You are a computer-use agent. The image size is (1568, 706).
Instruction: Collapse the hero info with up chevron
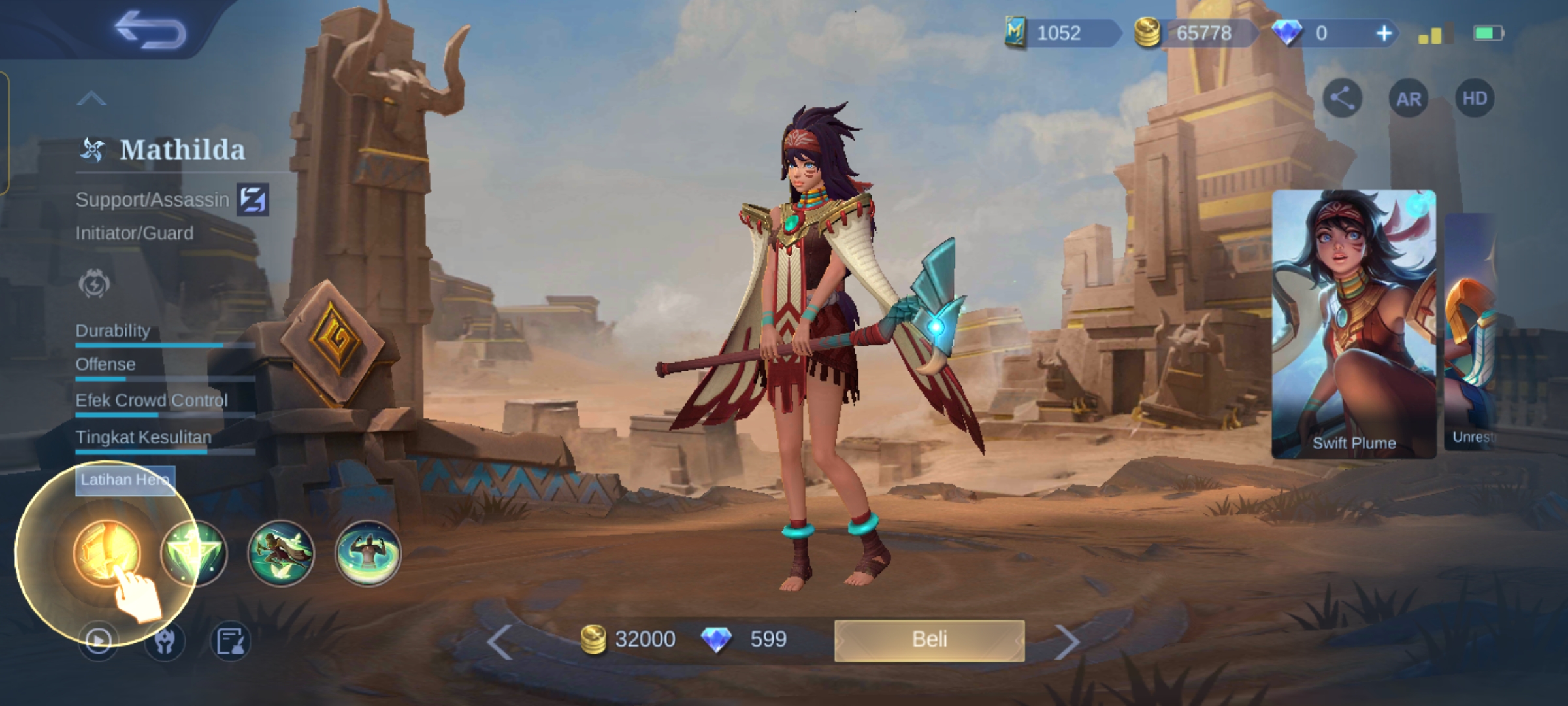(91, 99)
